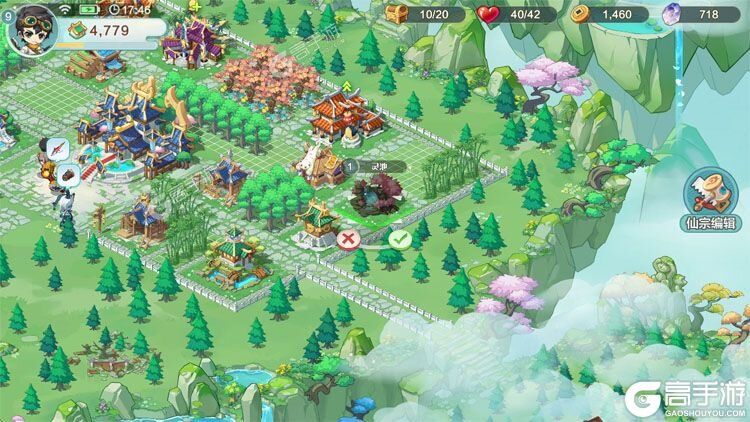The height and width of the screenshot is (422, 750).
Task: Open the player avatar profile
Action: 28,26
